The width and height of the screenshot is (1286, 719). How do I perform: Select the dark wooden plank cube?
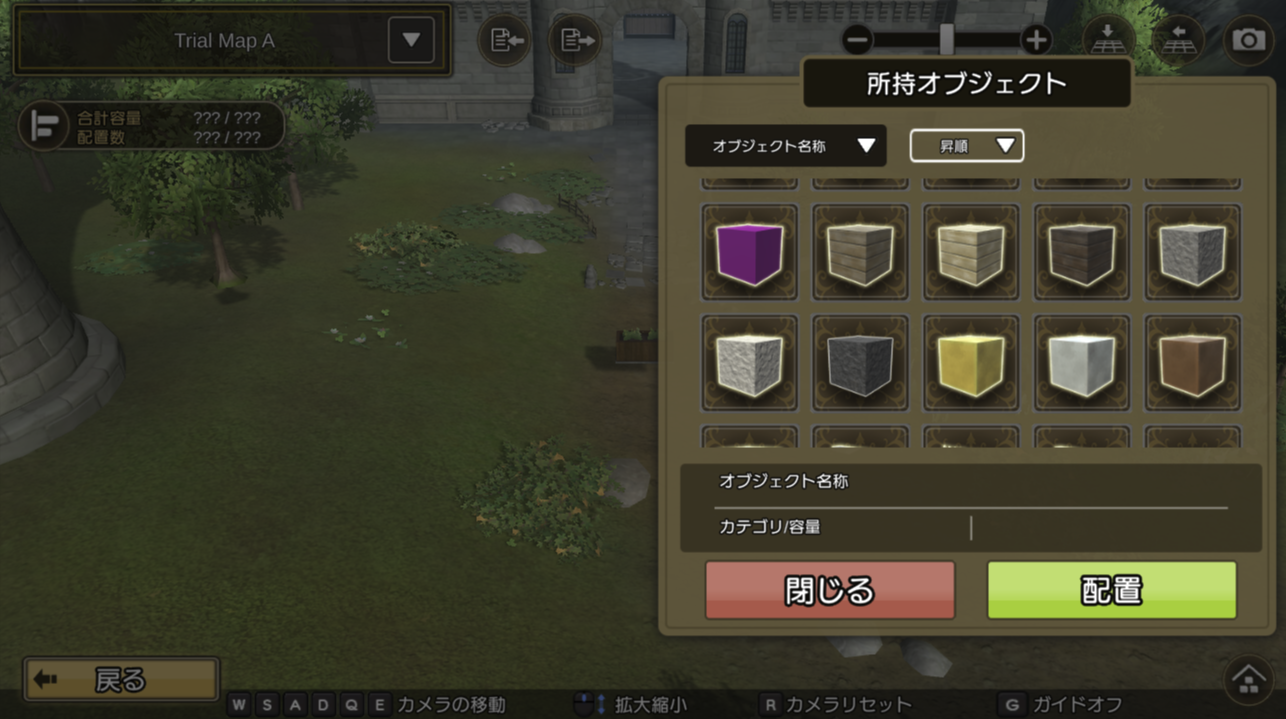point(1082,252)
